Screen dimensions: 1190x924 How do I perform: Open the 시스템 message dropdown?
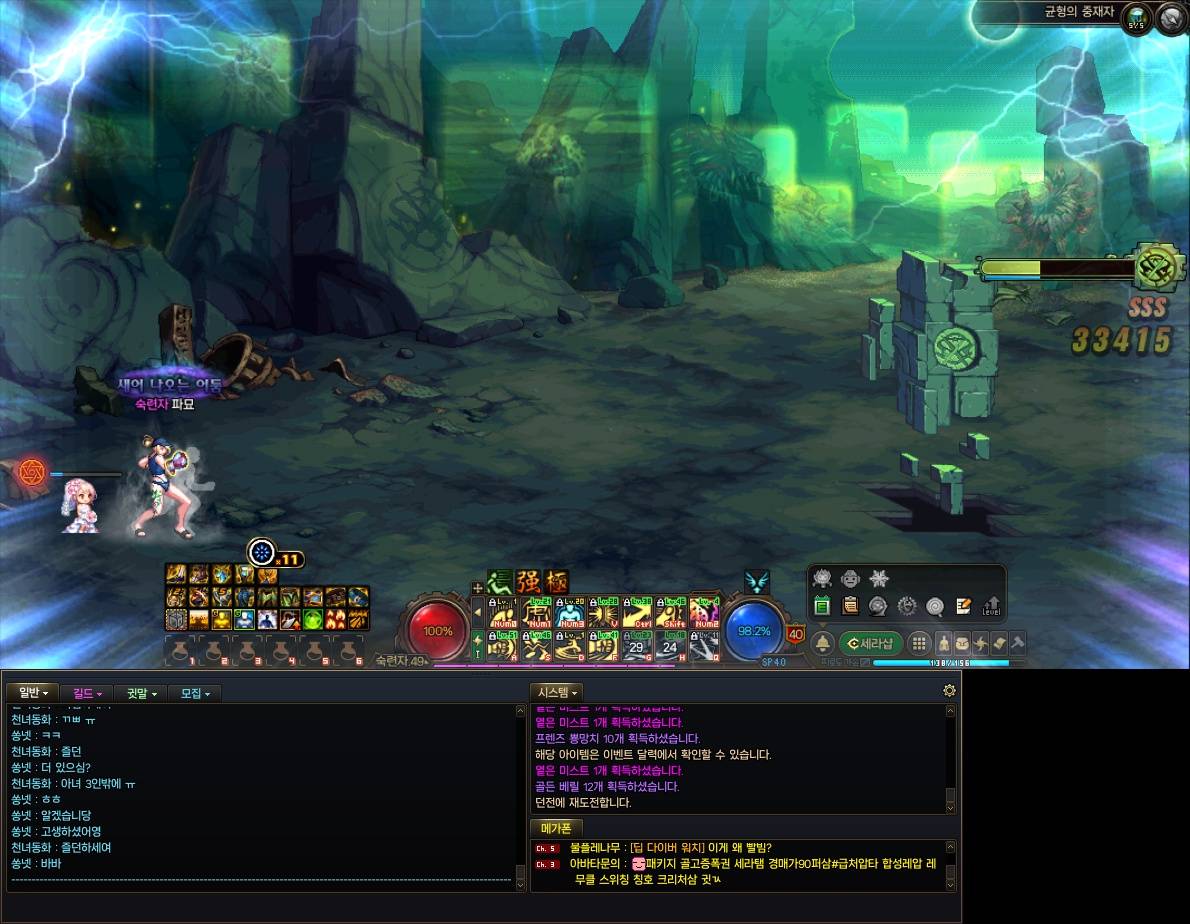[556, 692]
